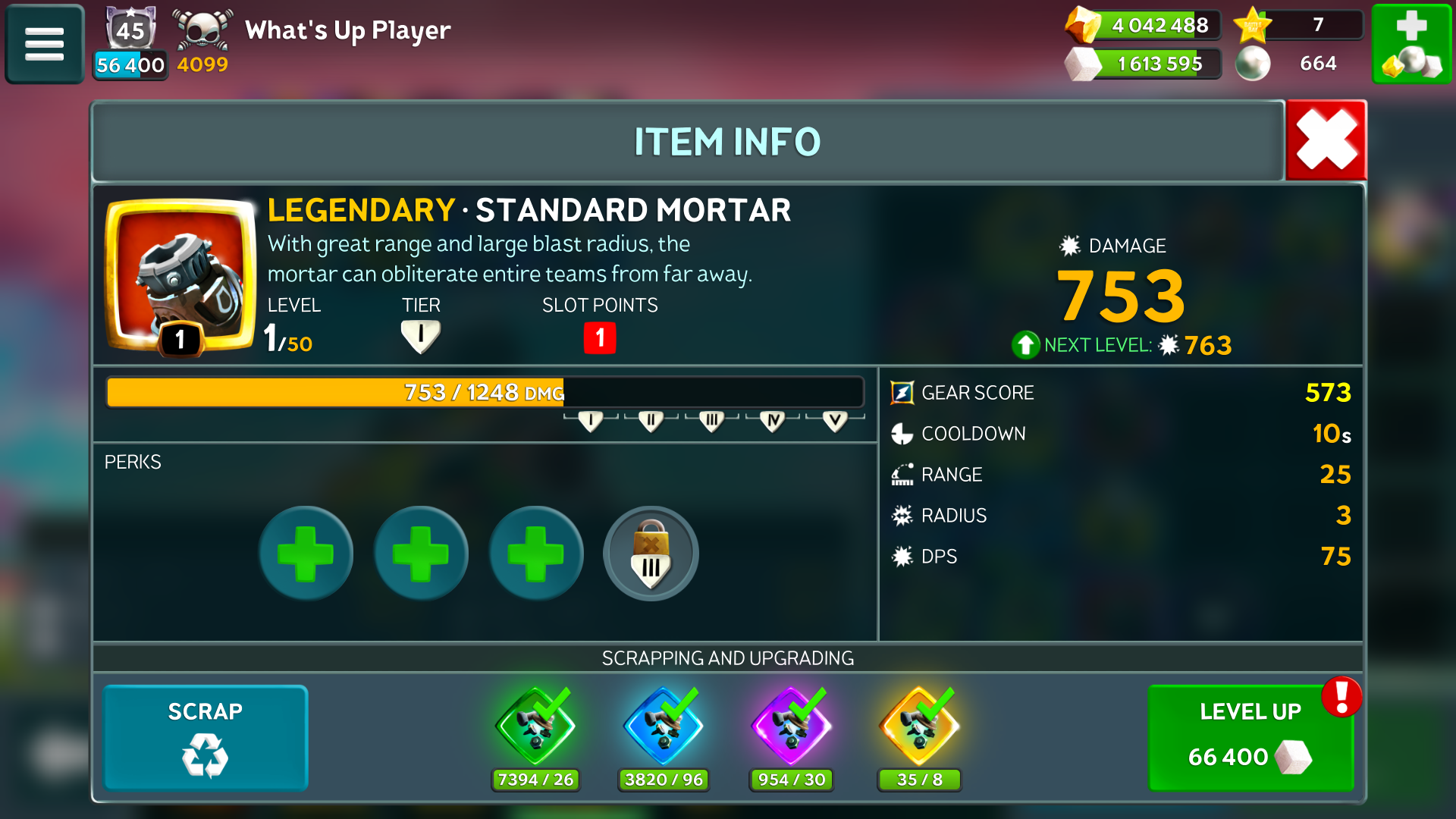The width and height of the screenshot is (1456, 819).
Task: Tap the pearl currency icon
Action: coord(1253,64)
